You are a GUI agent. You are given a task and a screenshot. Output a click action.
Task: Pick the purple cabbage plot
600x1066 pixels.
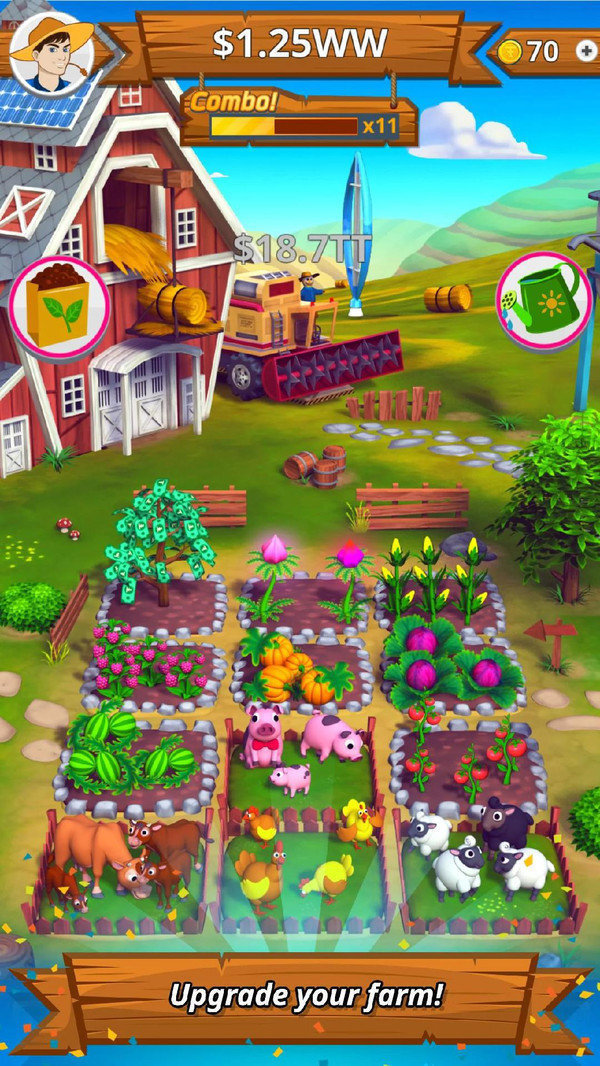click(x=452, y=665)
